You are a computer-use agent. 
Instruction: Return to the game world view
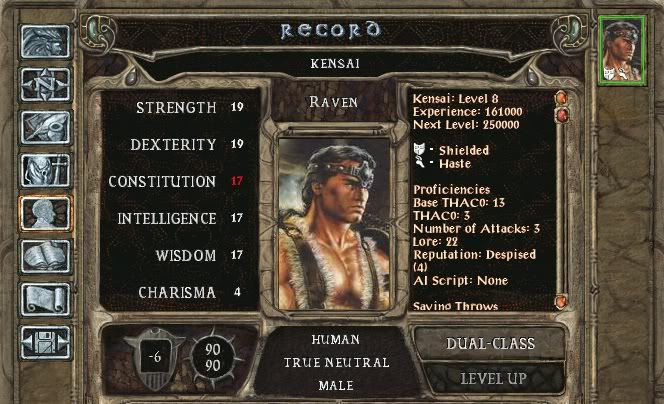tap(45, 41)
